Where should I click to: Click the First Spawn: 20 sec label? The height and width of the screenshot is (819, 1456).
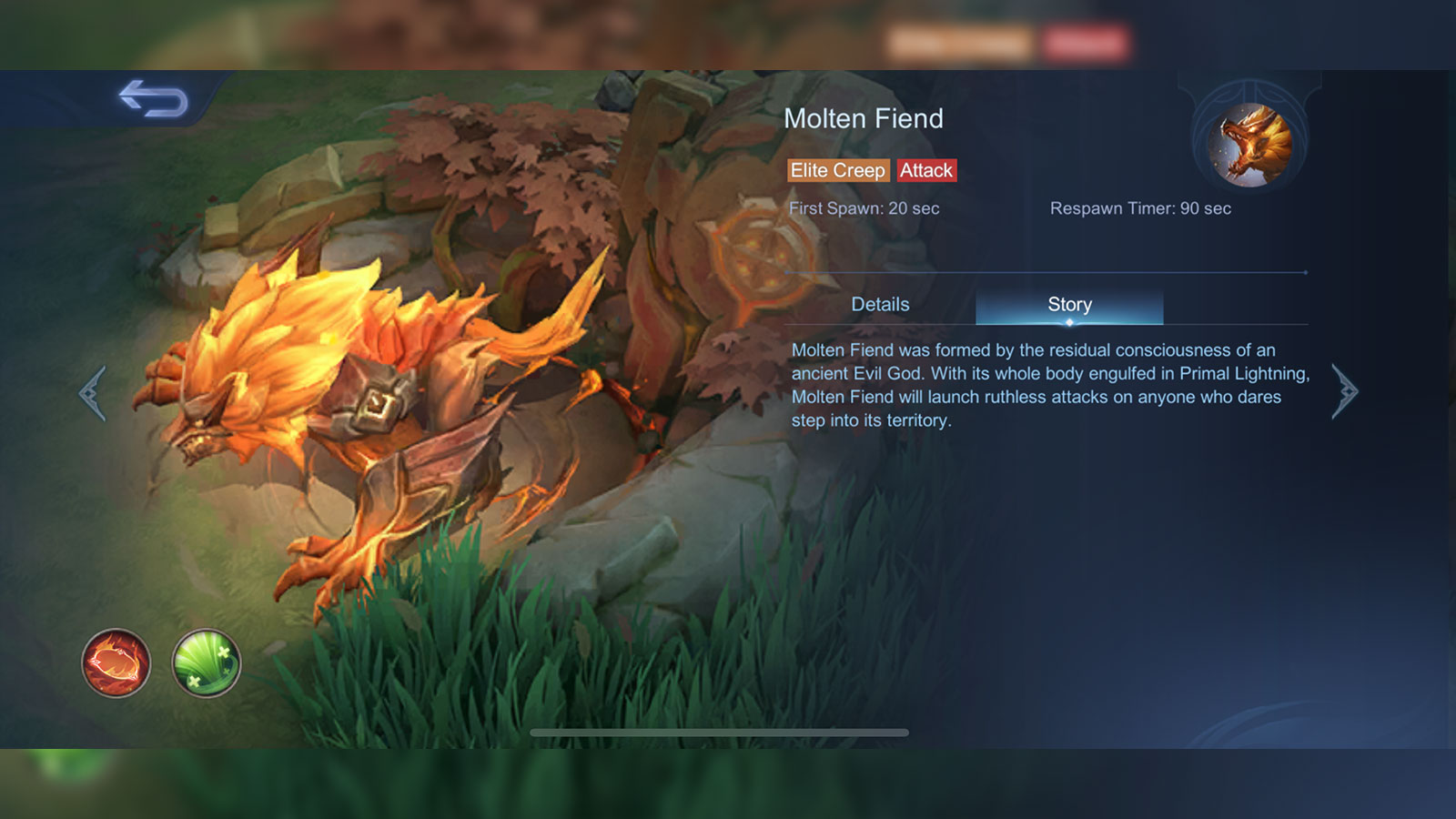click(x=864, y=208)
